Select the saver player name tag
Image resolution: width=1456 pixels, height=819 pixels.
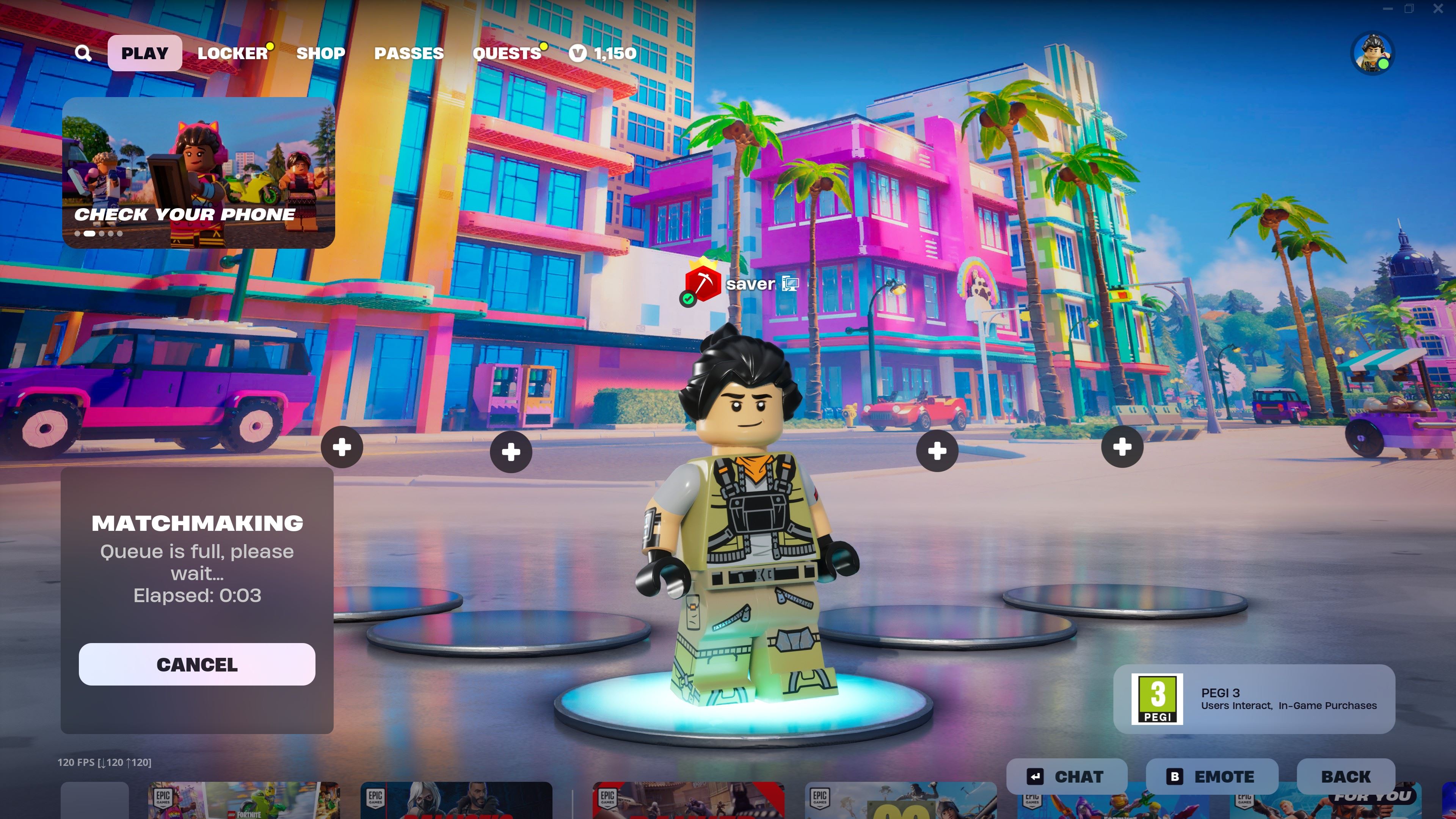pos(750,284)
